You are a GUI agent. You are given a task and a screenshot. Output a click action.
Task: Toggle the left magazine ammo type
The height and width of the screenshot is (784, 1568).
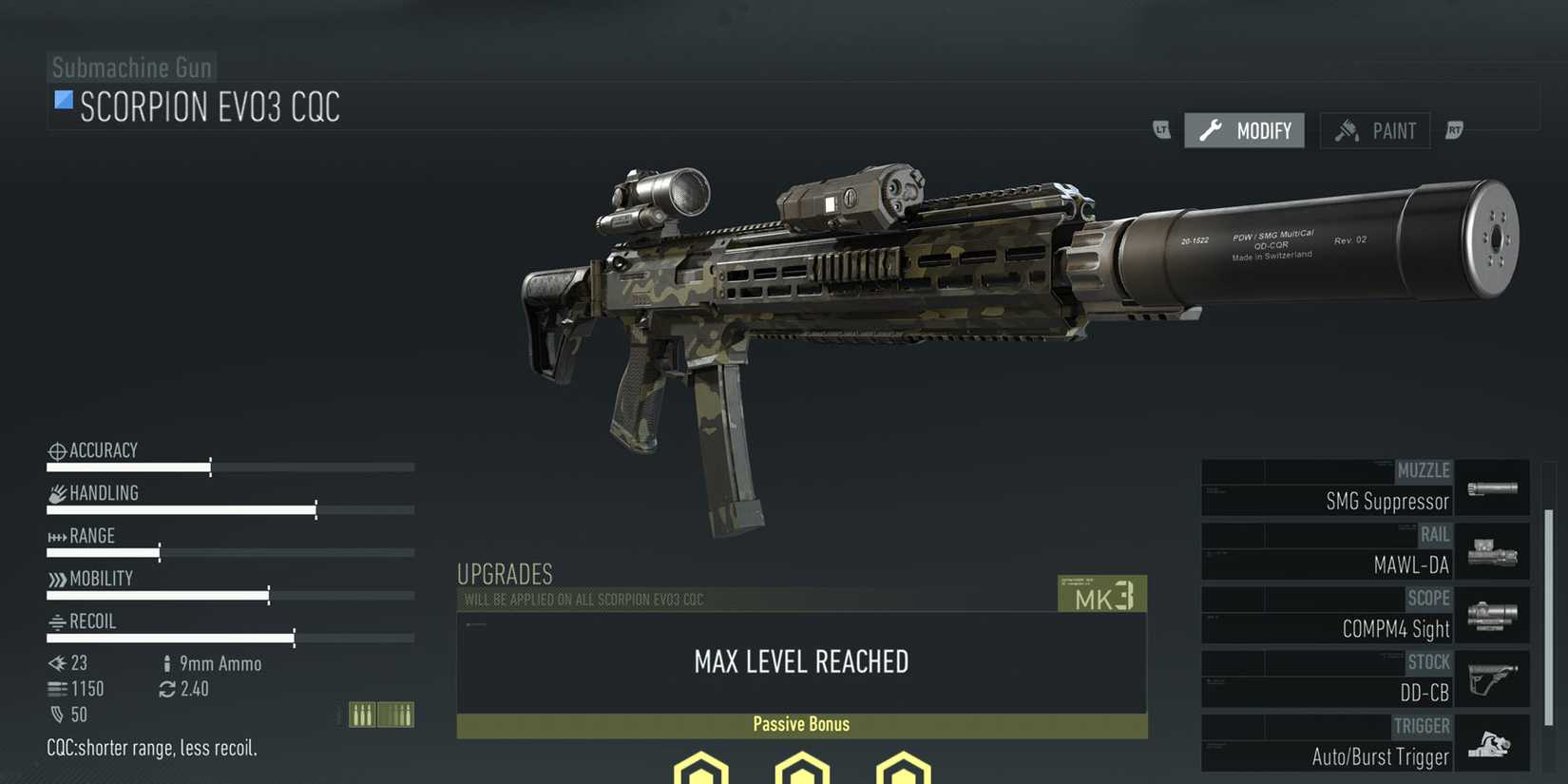362,713
